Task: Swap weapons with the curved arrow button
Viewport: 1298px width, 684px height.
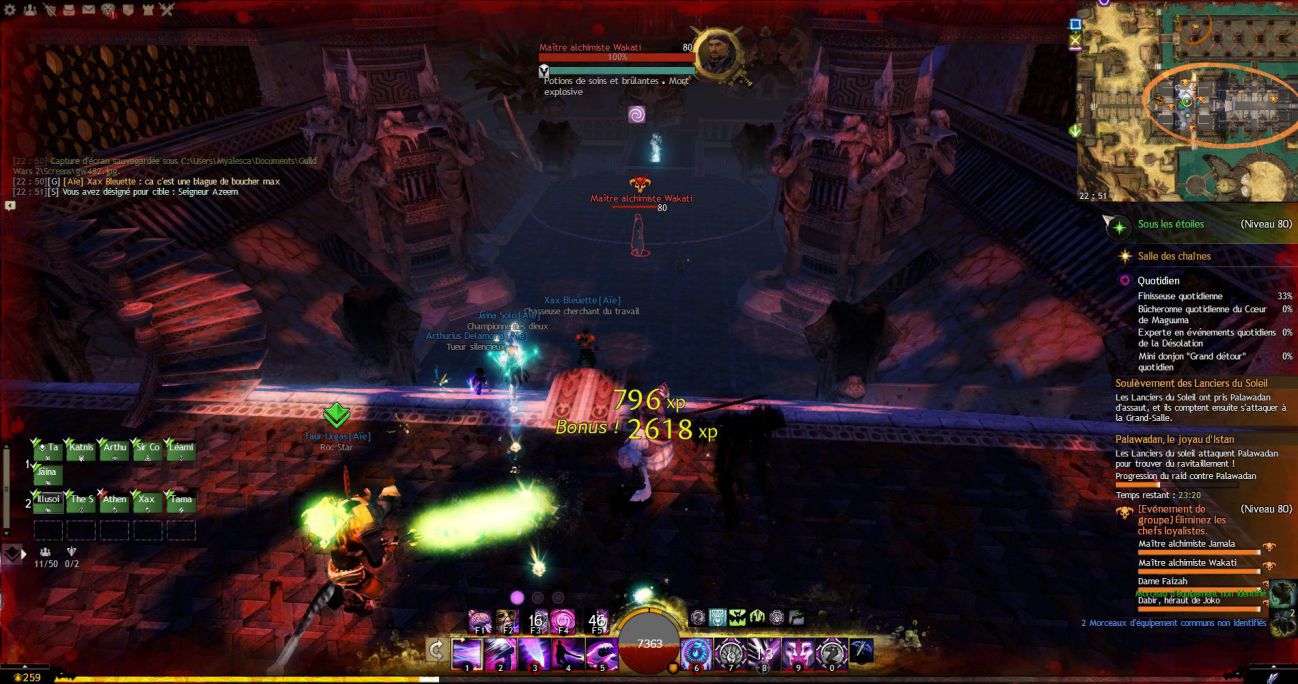Action: coord(436,652)
